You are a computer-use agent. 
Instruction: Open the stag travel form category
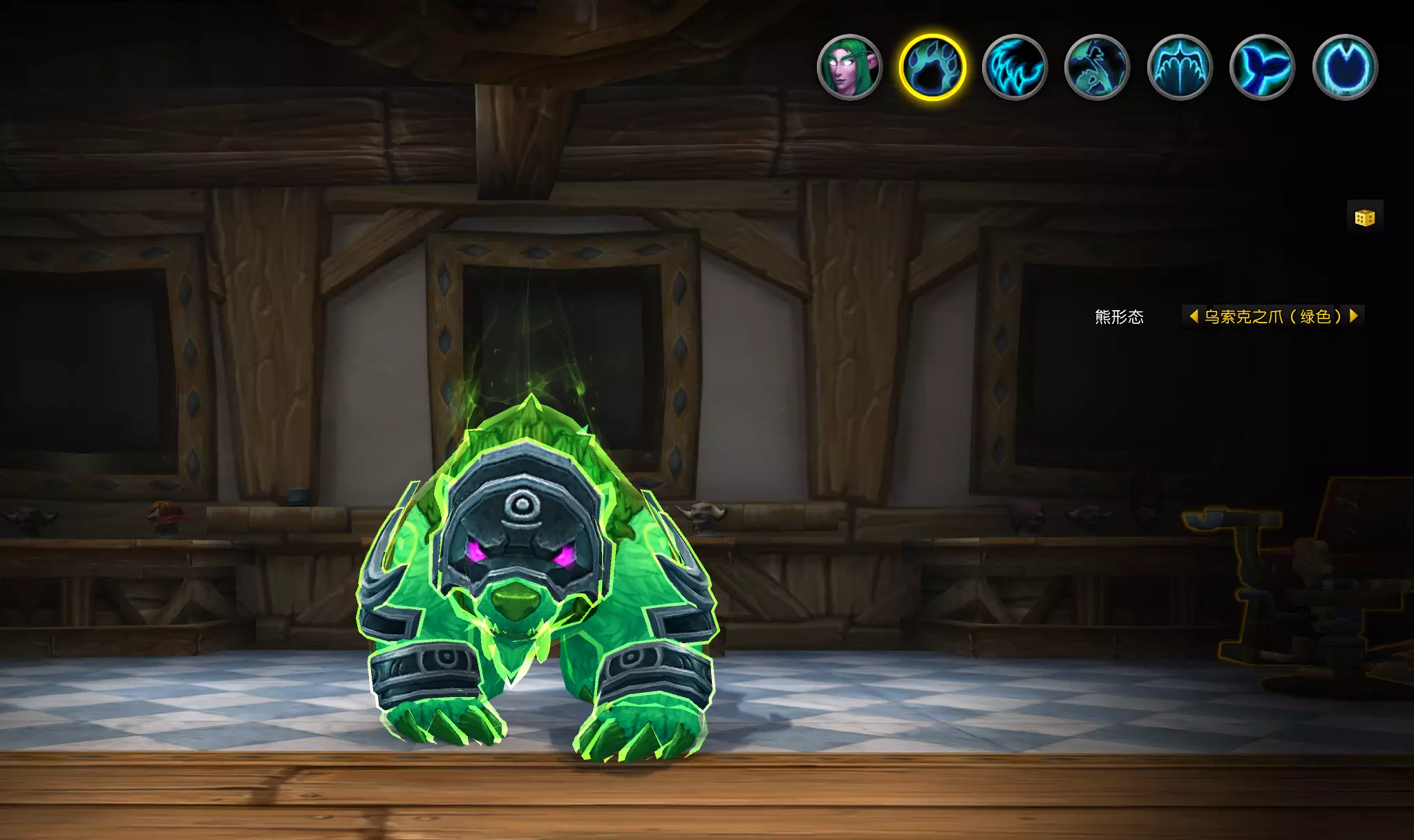click(x=1097, y=68)
